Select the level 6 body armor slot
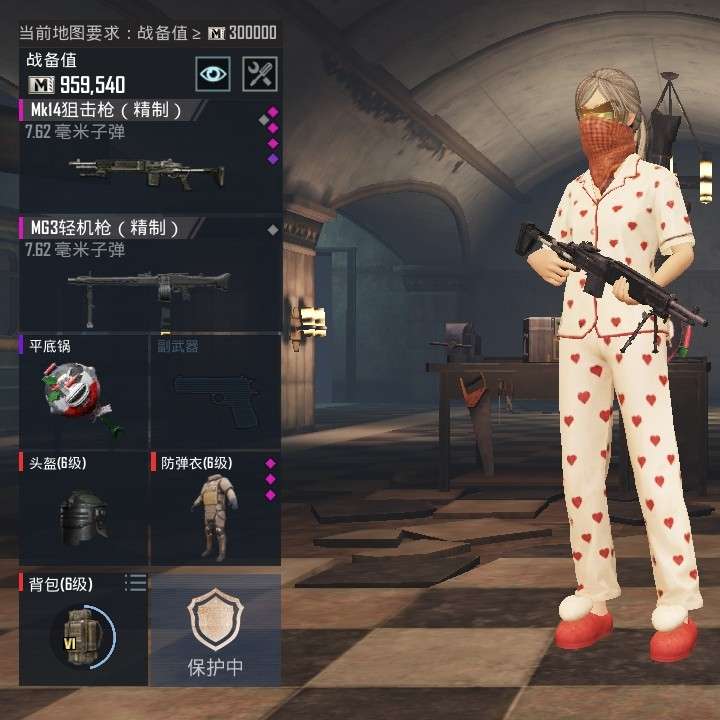Screen dimensions: 720x720 click(215, 510)
